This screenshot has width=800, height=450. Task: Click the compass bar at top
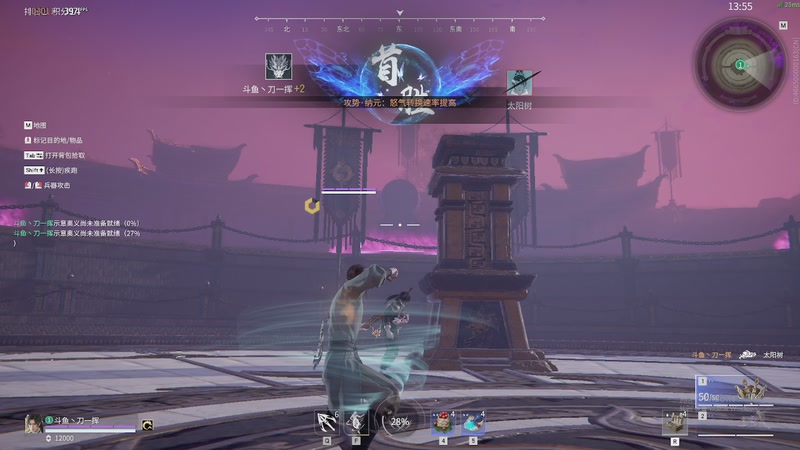(x=400, y=18)
